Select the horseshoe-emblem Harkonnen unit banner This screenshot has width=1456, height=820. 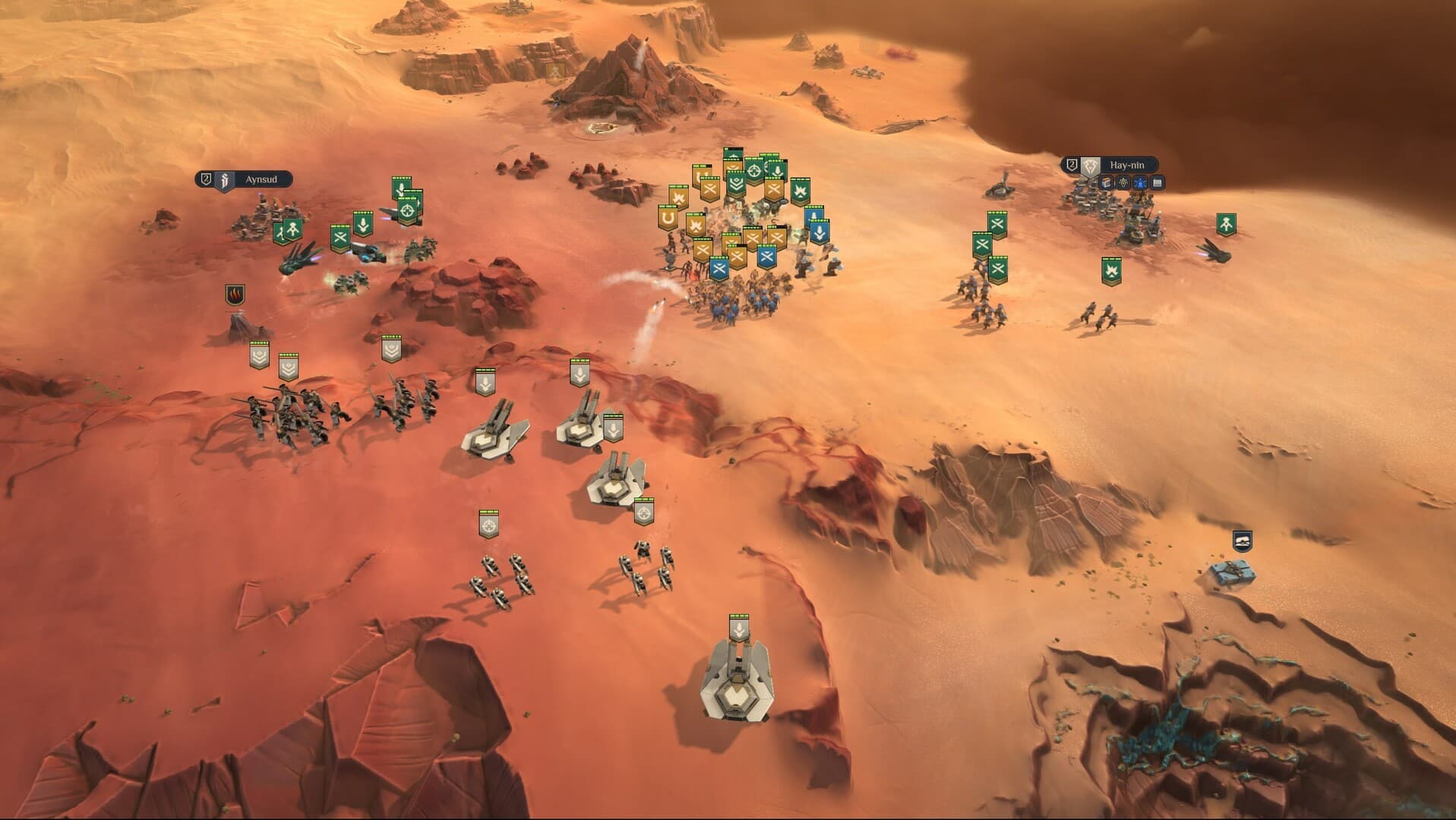coord(668,219)
